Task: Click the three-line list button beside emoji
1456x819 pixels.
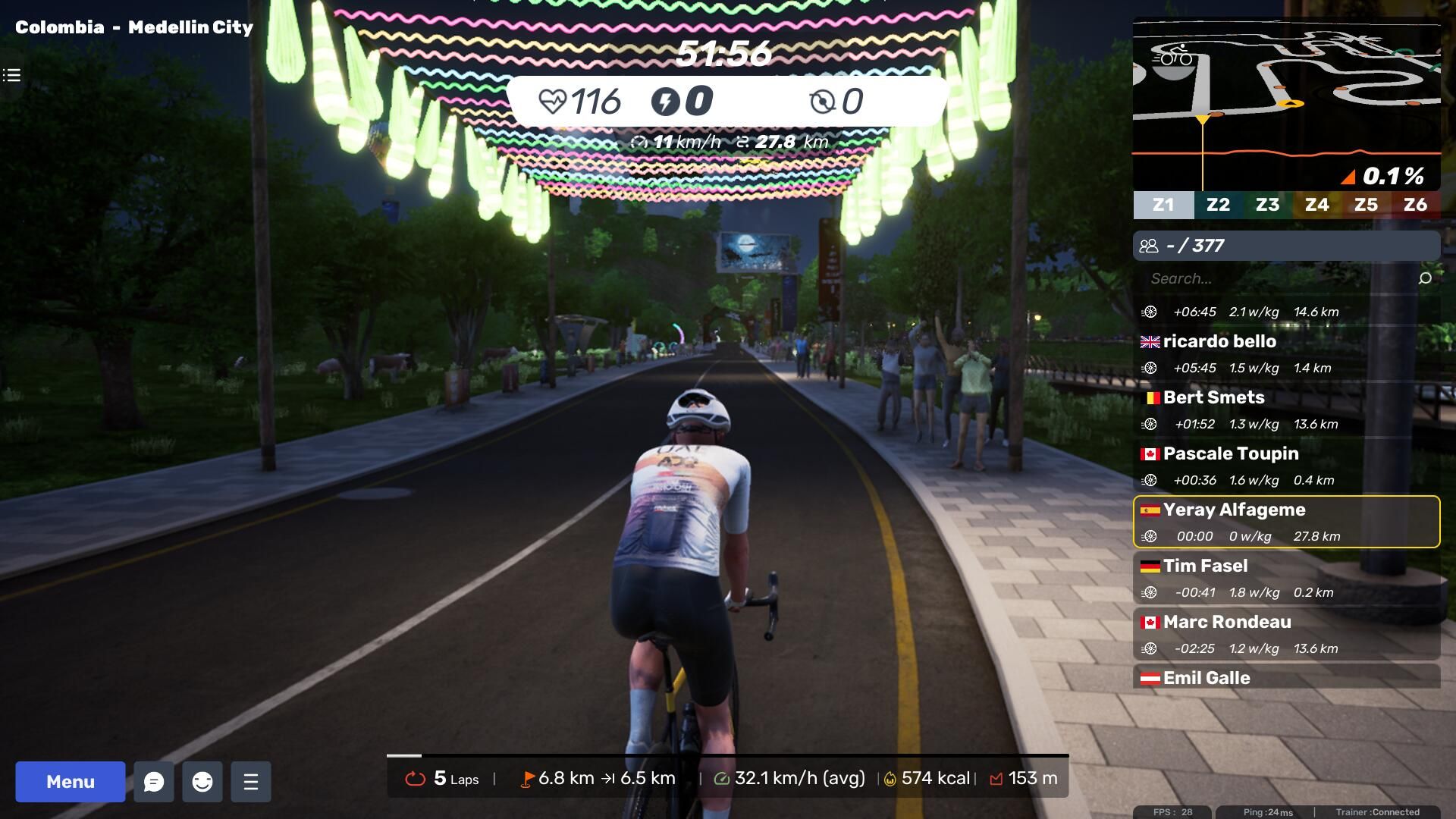Action: 251,781
